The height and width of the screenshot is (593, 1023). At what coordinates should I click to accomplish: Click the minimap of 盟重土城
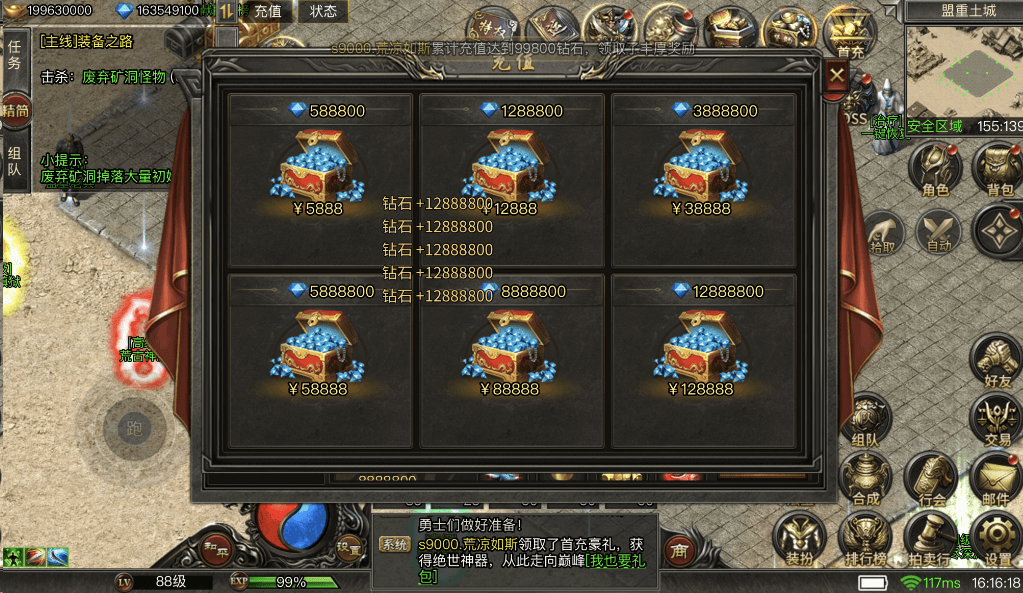[x=963, y=72]
